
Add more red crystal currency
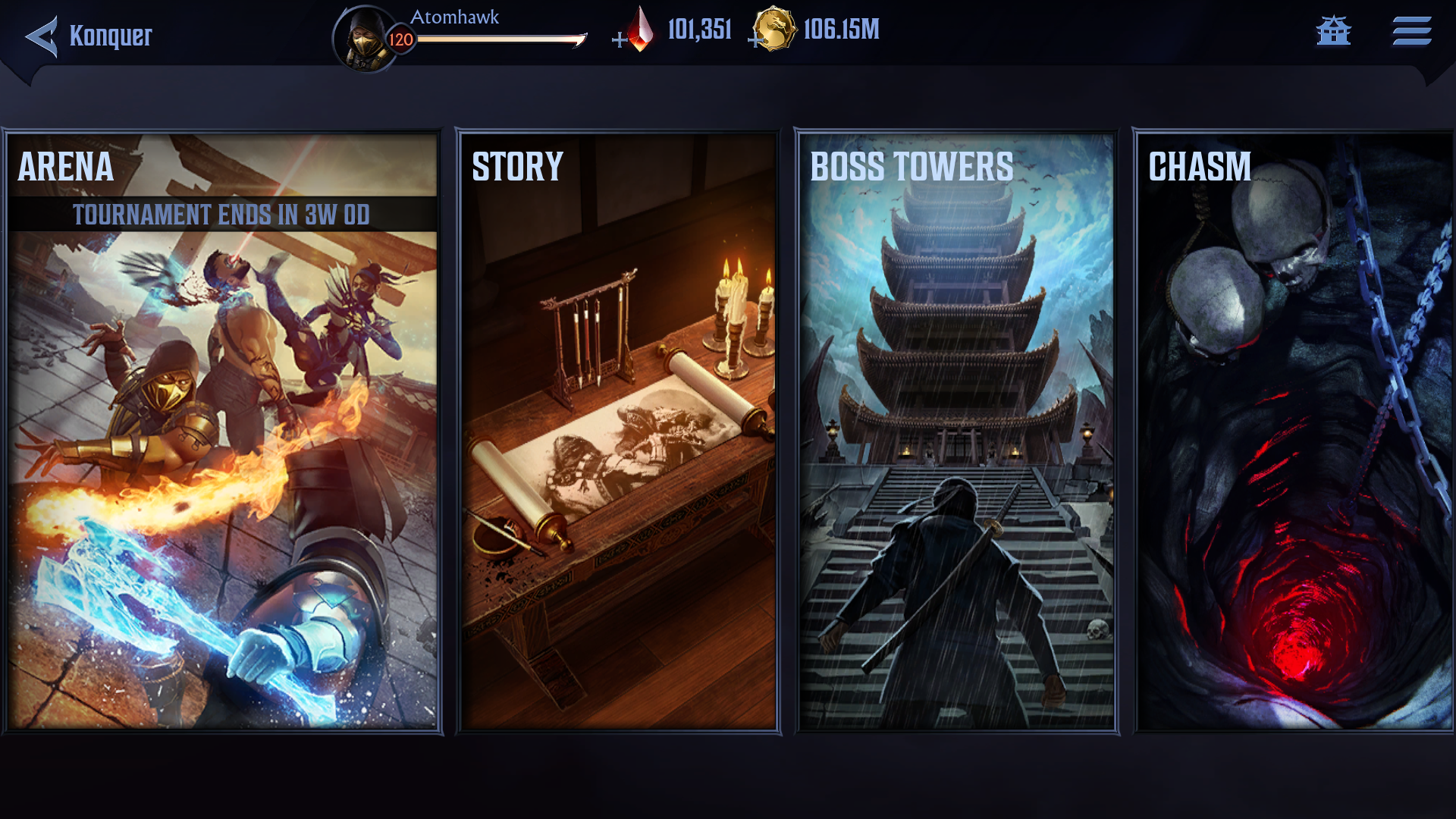coord(620,39)
